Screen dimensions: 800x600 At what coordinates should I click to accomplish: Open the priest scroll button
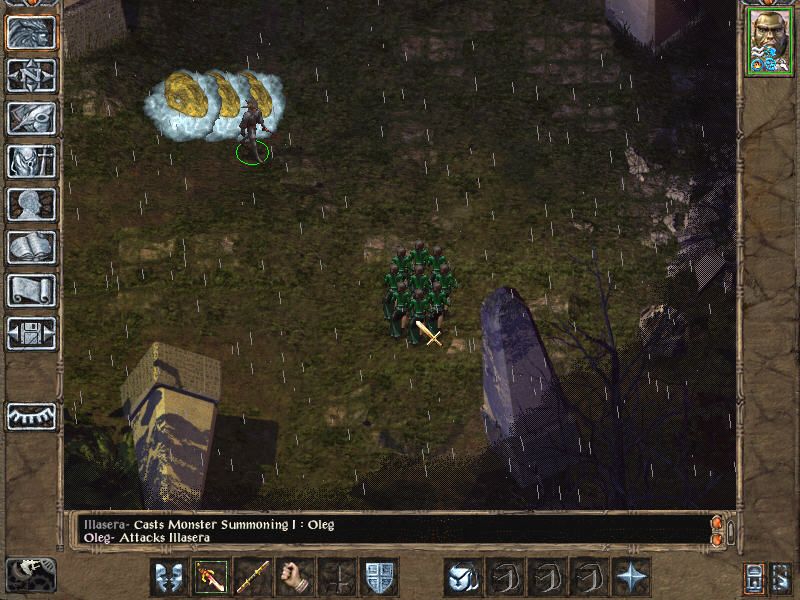coord(32,290)
